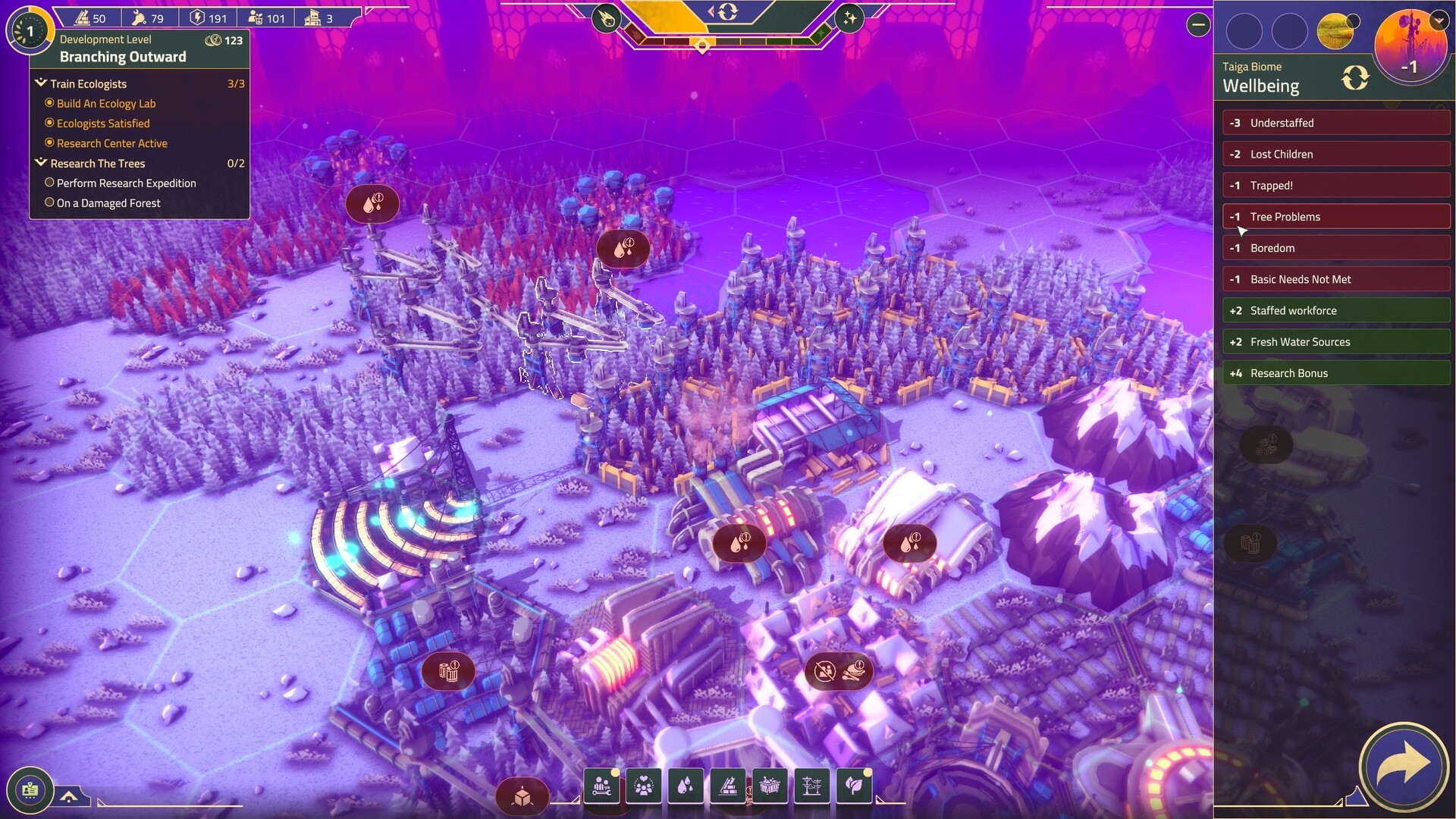Click the end turn arrow button

coord(1404,767)
